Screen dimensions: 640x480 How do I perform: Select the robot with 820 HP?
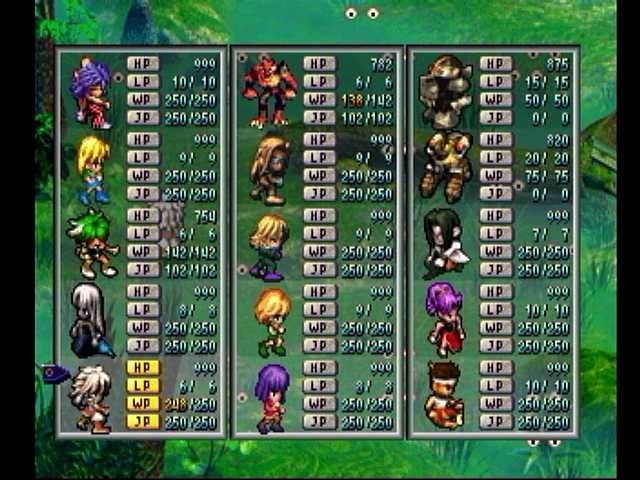pos(444,164)
